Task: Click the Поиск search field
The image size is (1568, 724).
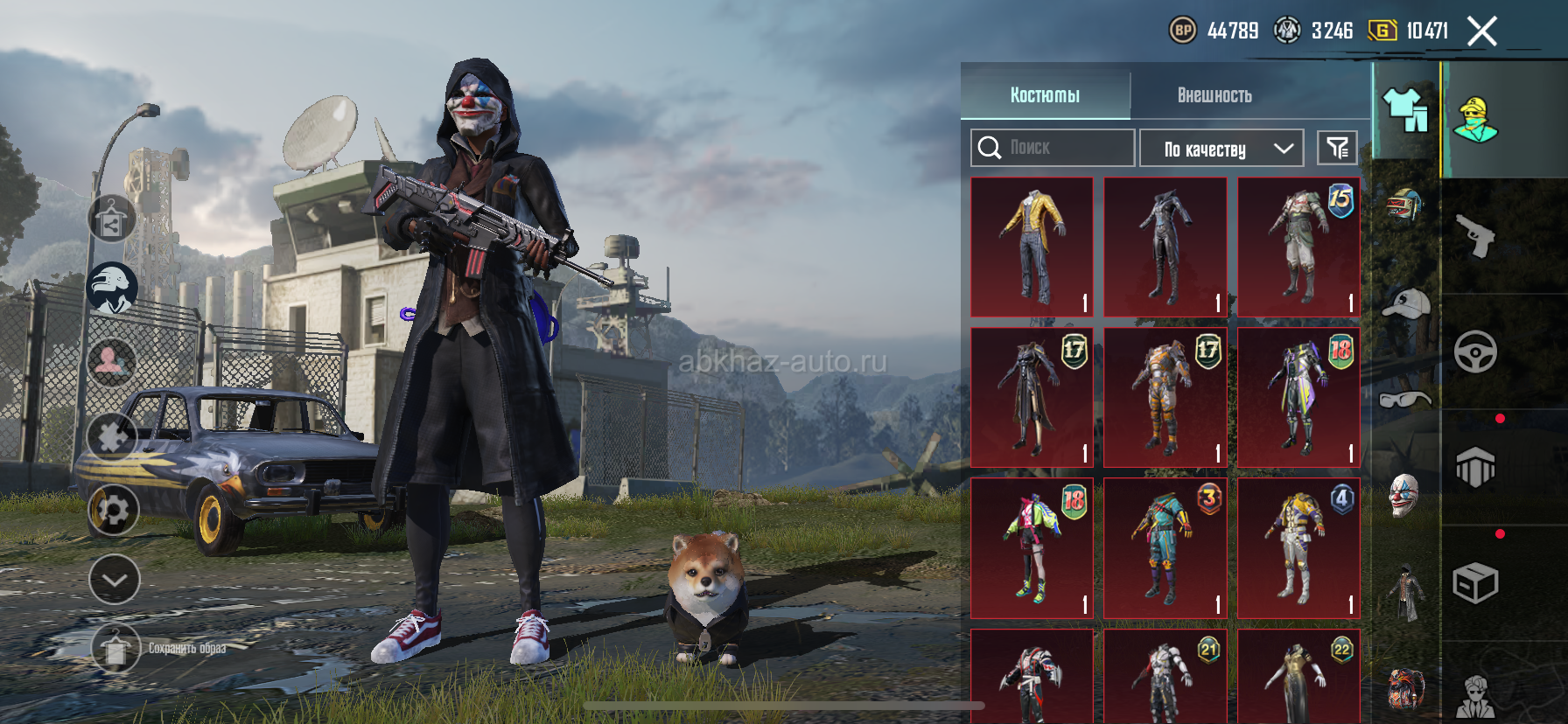Action: (1053, 148)
